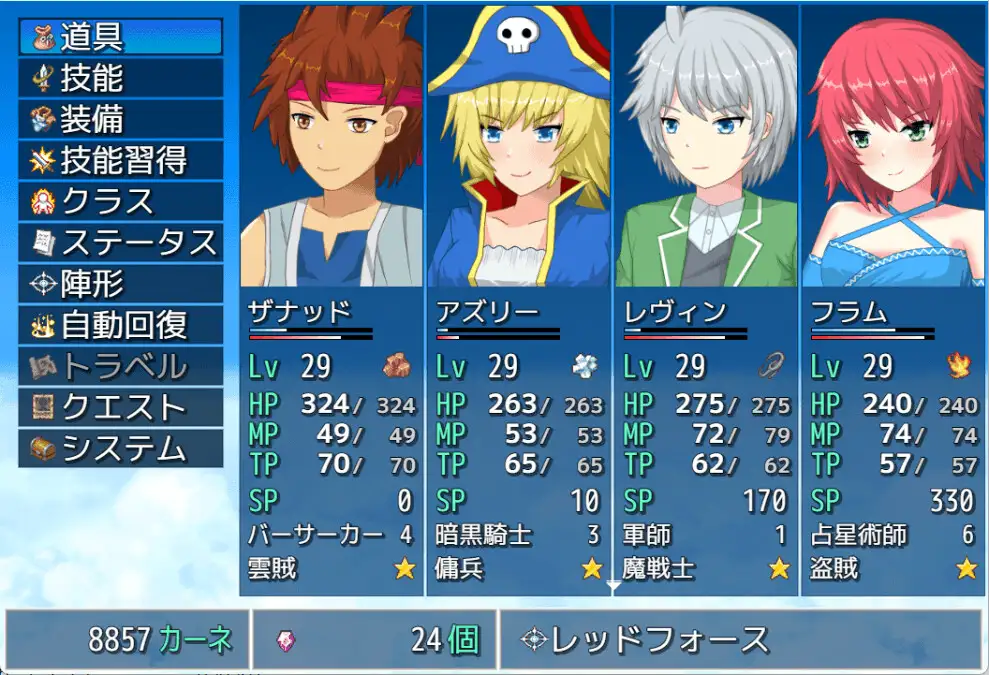Screen dimensions: 989x675
Task: Select the 技能 skills entry
Action: pyautogui.click(x=120, y=77)
